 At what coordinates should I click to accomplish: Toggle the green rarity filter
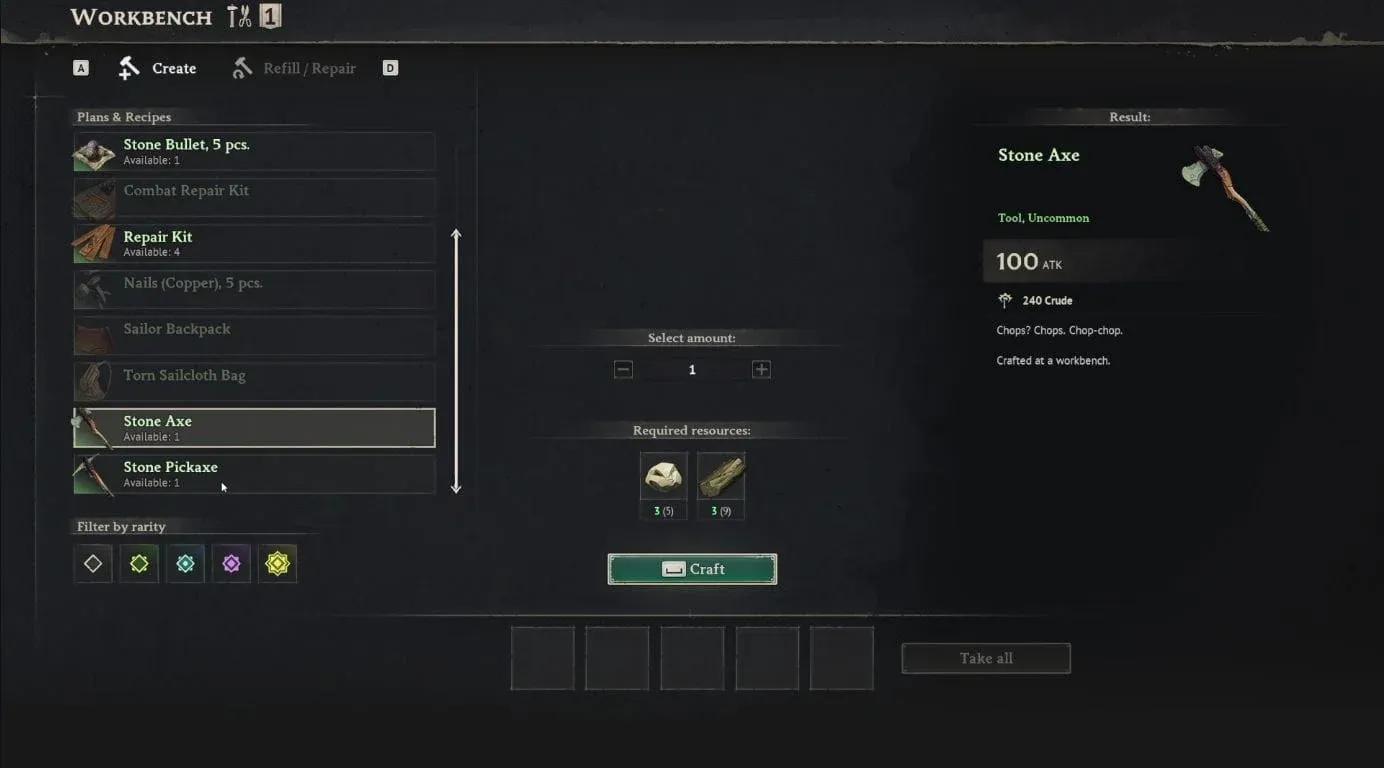tap(138, 563)
